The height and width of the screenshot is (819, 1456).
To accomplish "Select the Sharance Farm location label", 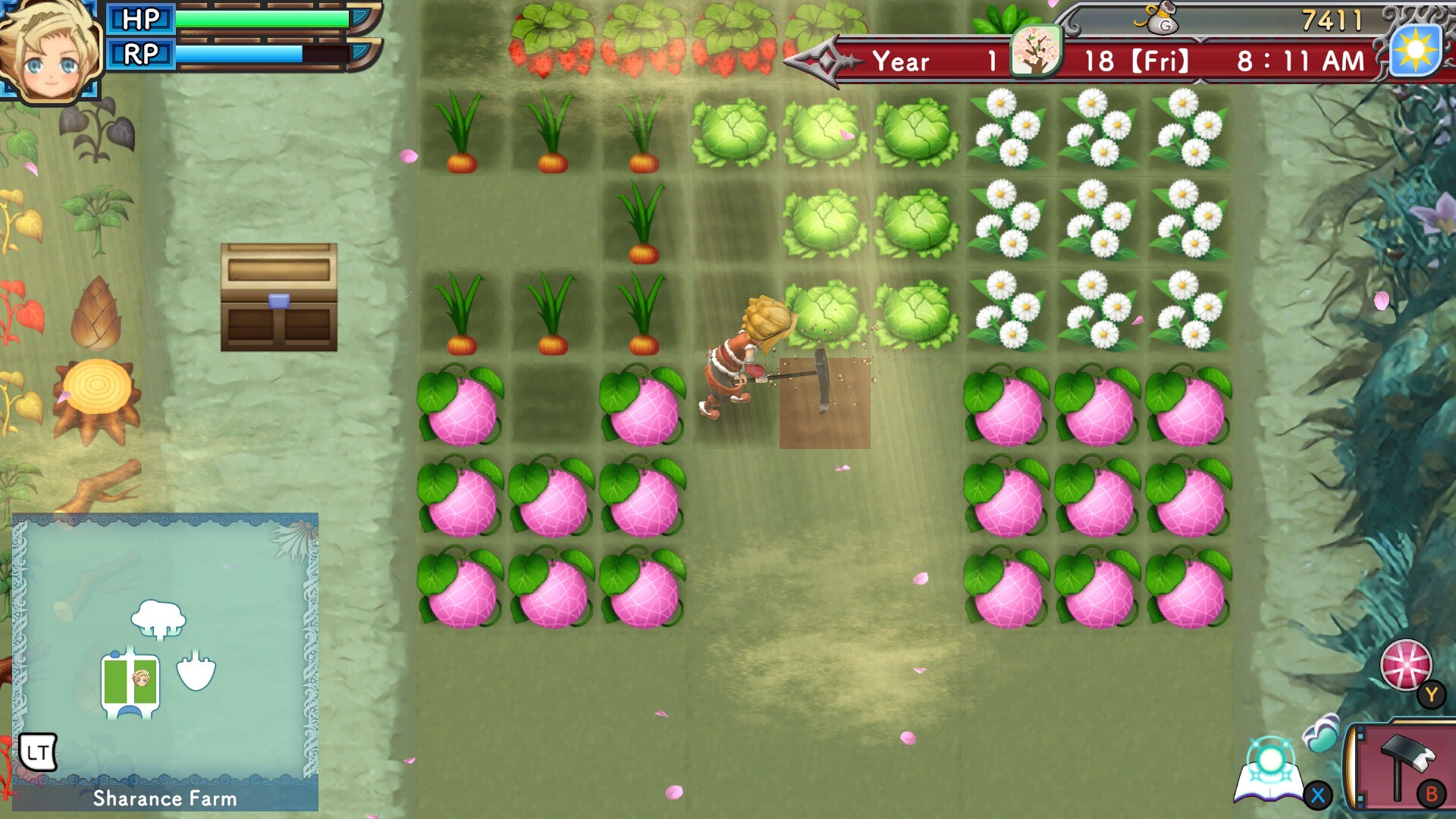I will coord(164,799).
